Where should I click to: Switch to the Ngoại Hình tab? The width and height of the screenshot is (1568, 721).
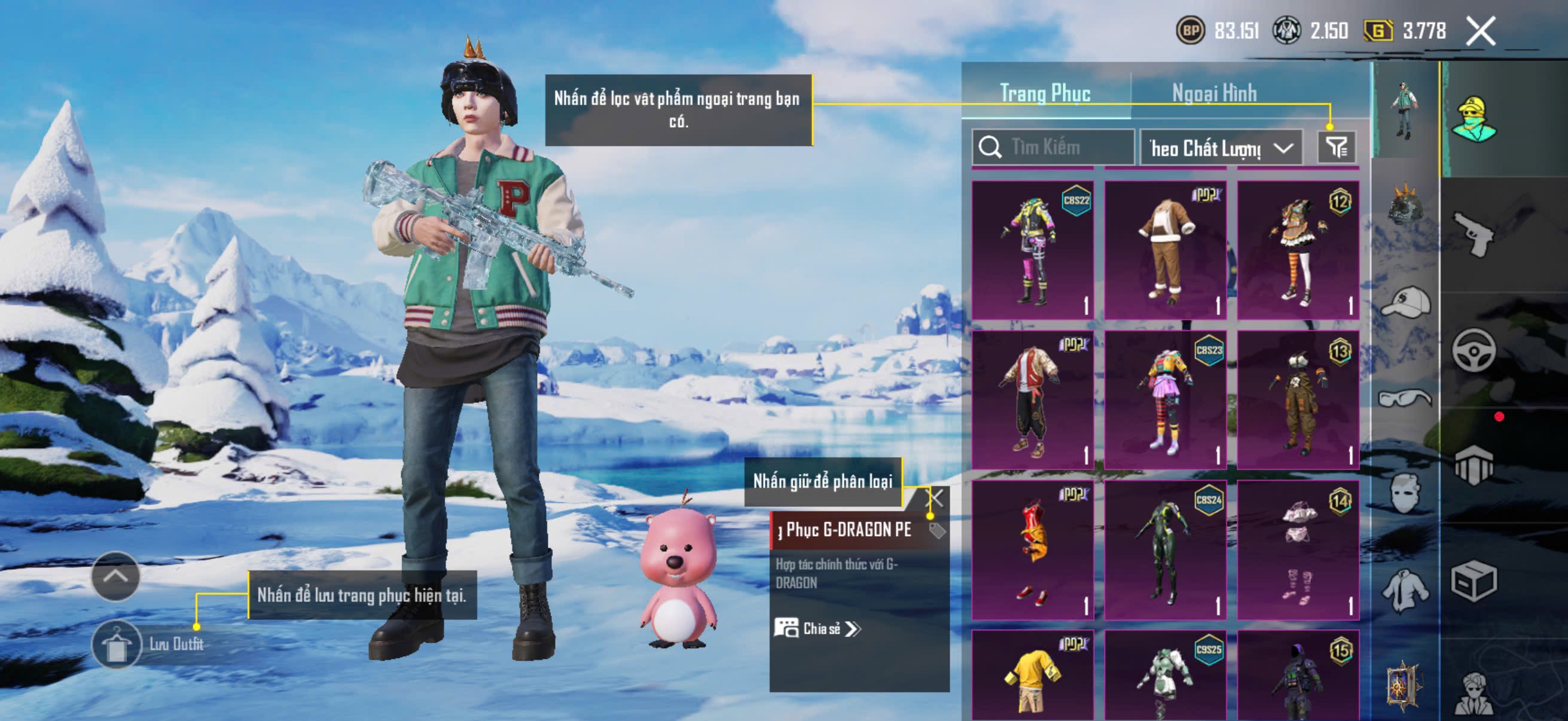pos(1214,94)
